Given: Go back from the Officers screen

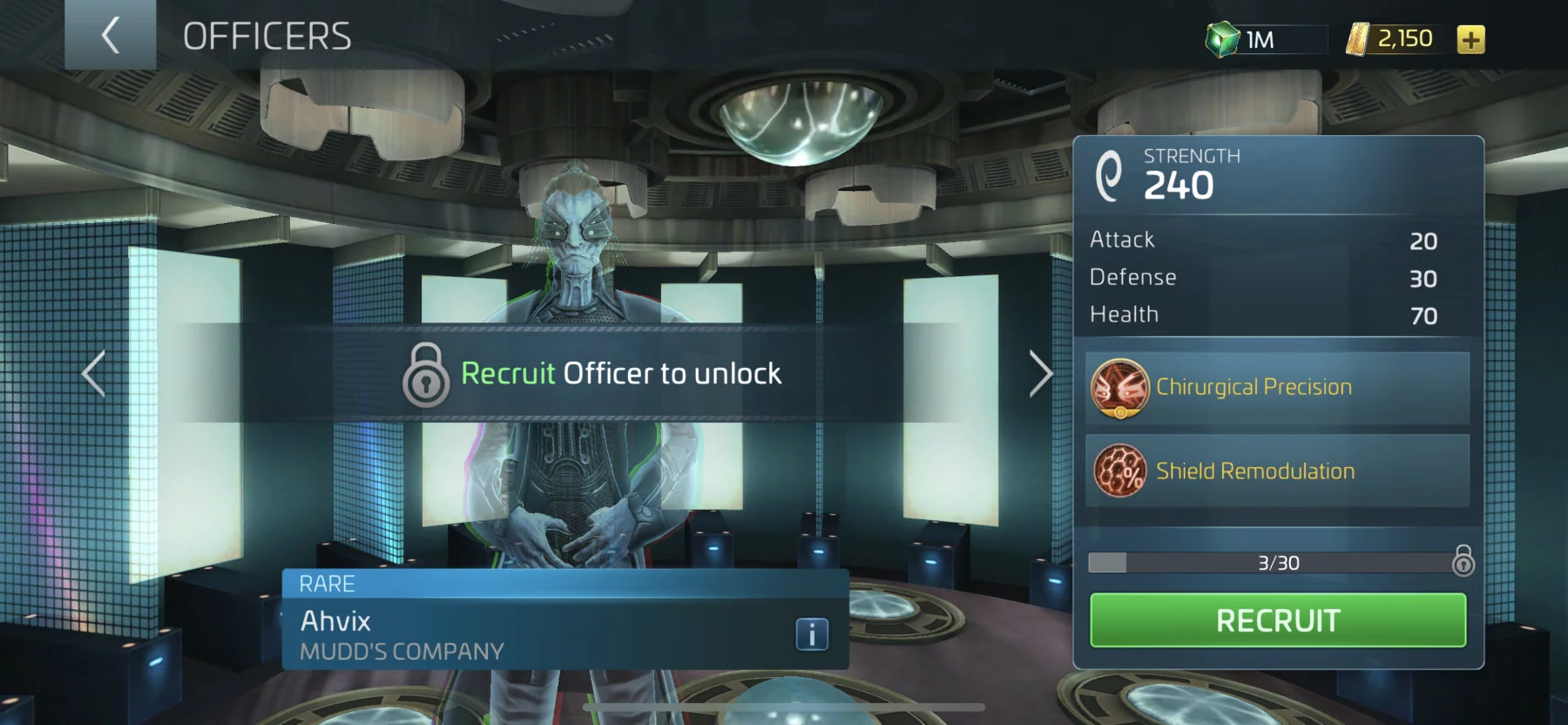Looking at the screenshot, I should (111, 36).
